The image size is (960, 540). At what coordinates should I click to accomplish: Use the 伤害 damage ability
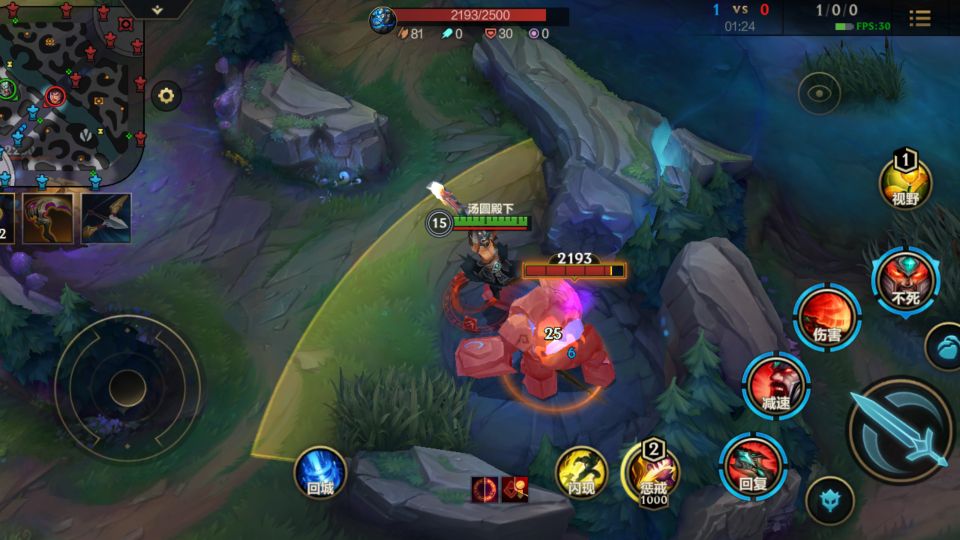(x=827, y=317)
